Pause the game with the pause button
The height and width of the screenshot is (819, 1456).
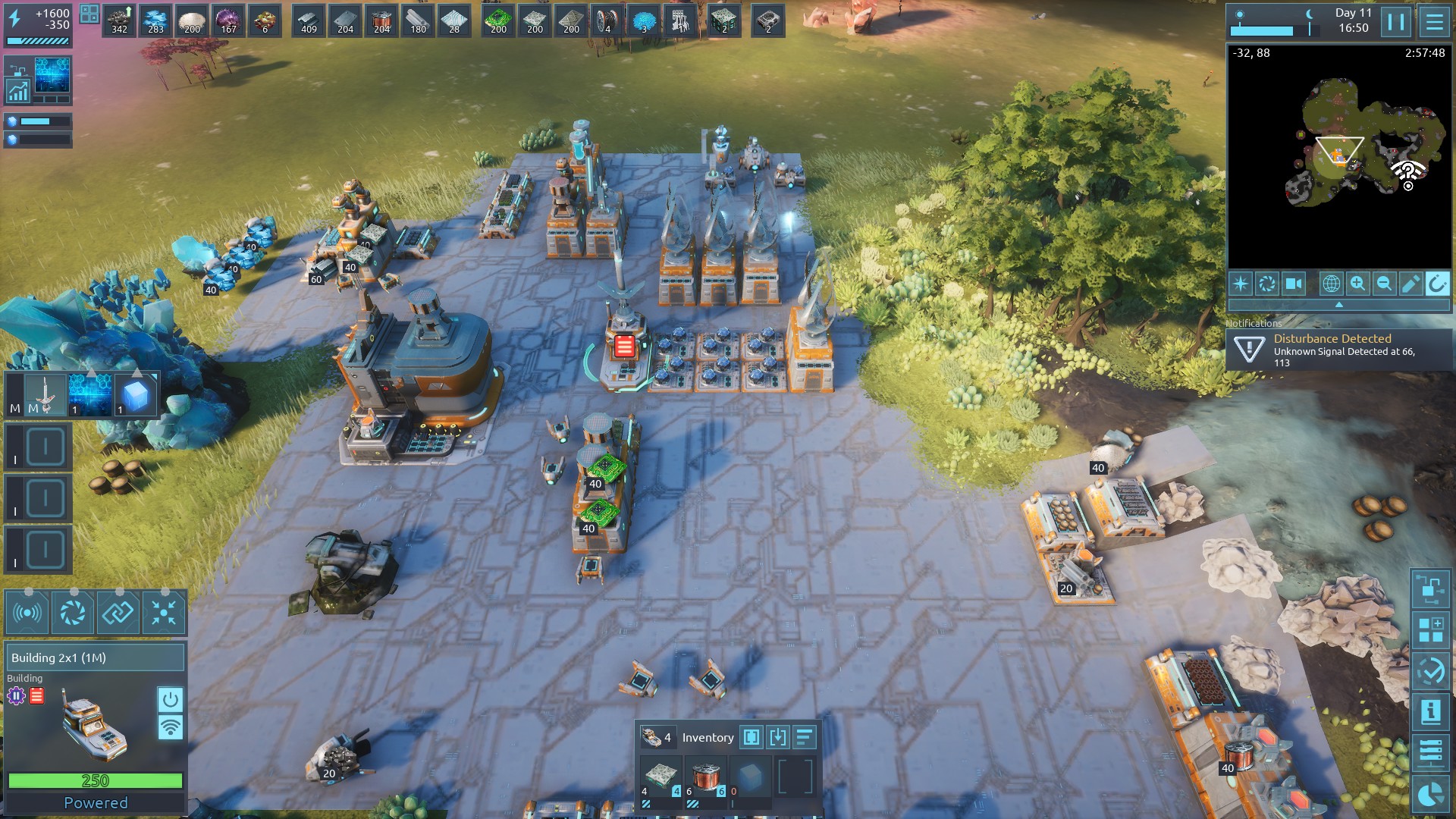1396,21
